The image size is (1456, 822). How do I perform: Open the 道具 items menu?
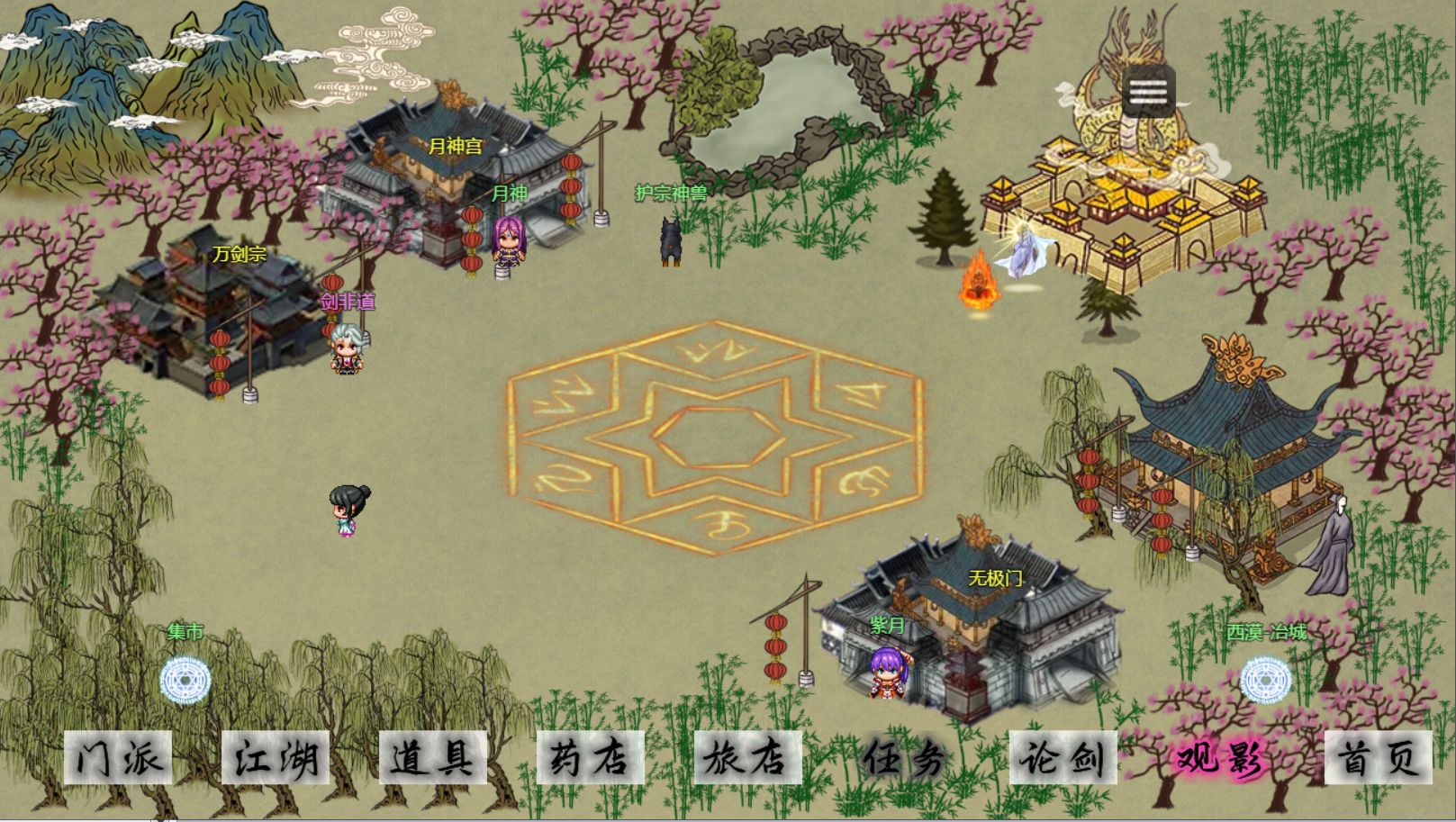(x=433, y=758)
